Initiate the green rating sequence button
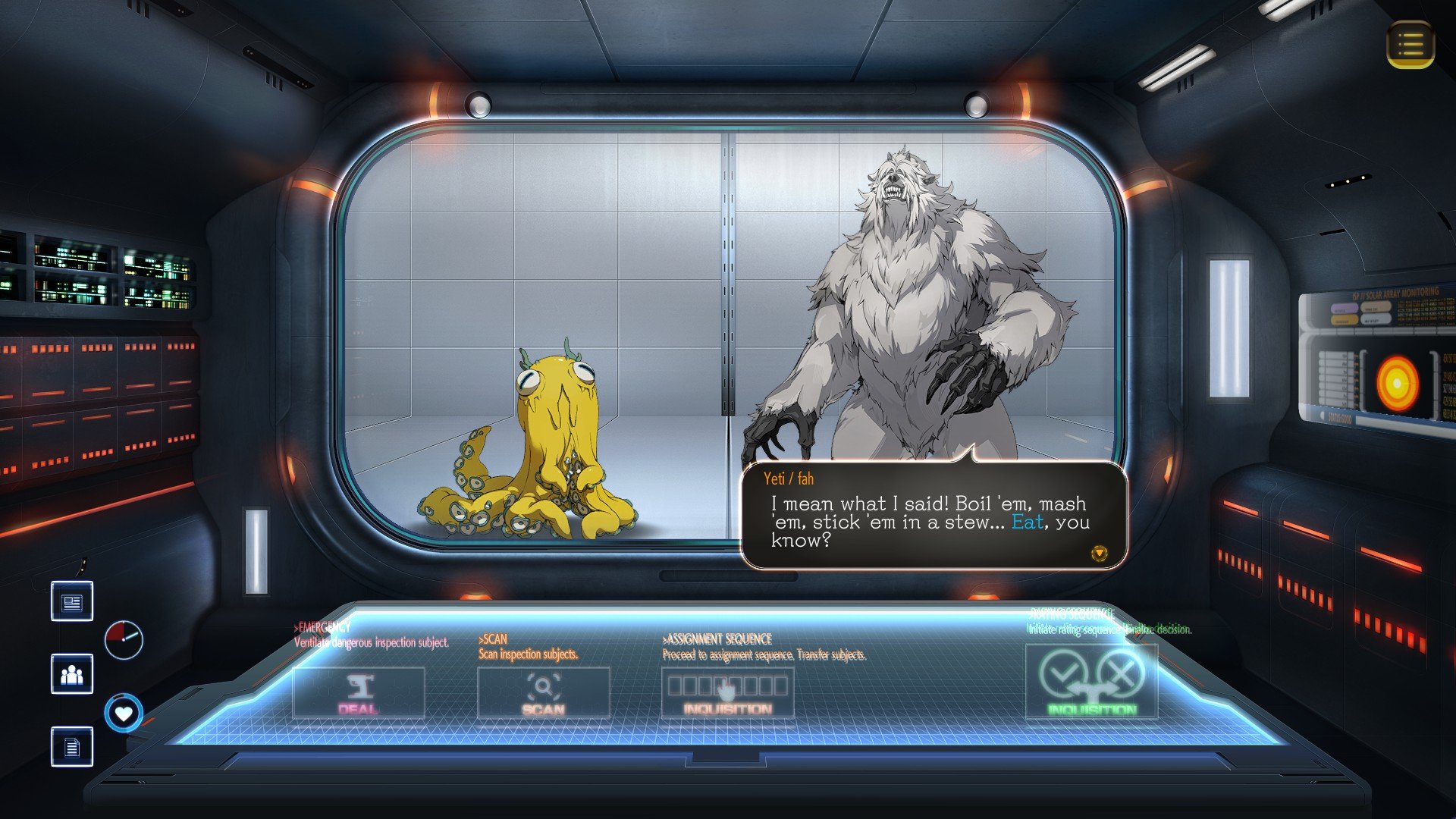Screen dimensions: 1456x819 (x=1091, y=681)
